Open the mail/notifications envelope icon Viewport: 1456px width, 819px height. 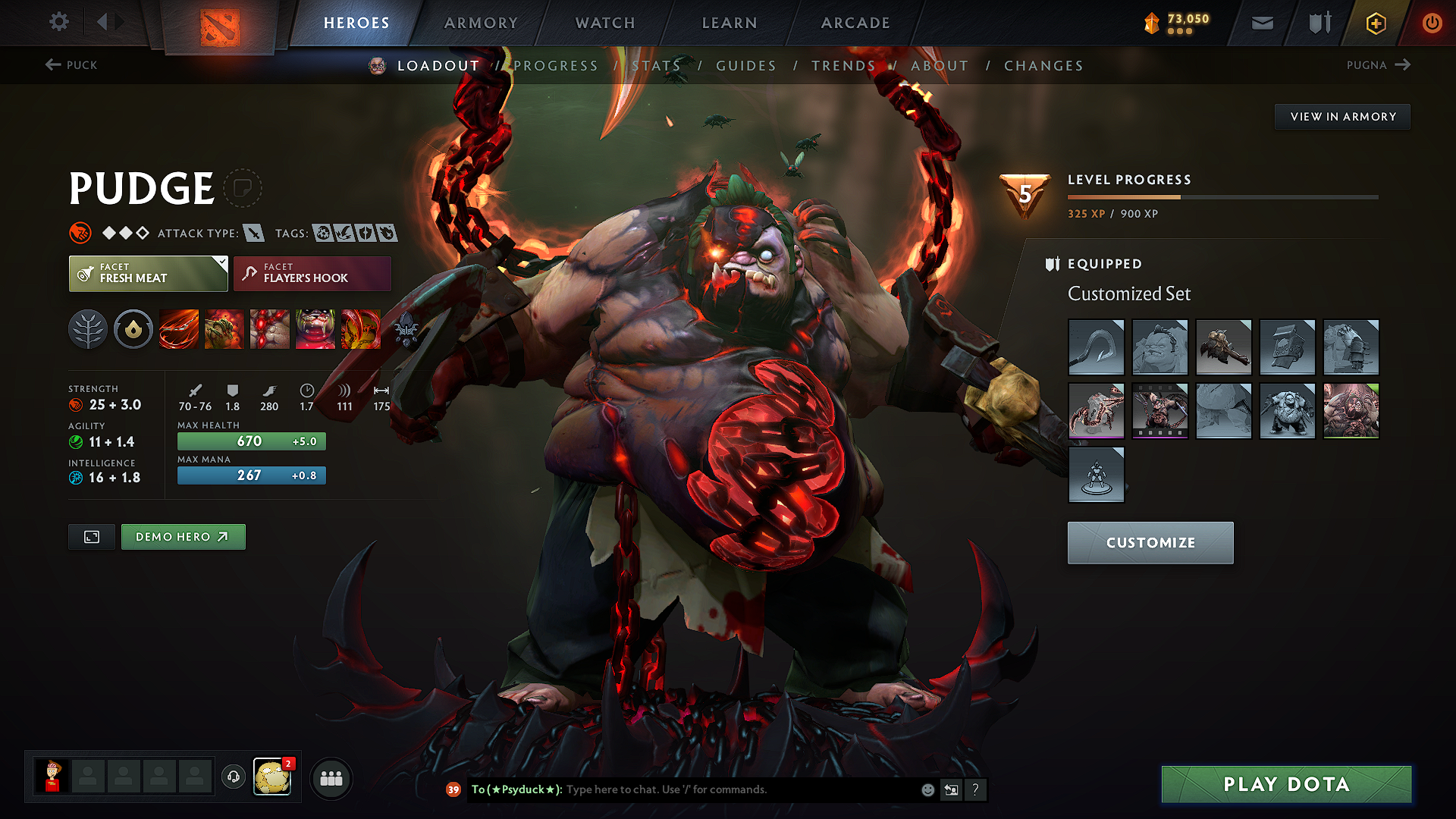coord(1261,22)
